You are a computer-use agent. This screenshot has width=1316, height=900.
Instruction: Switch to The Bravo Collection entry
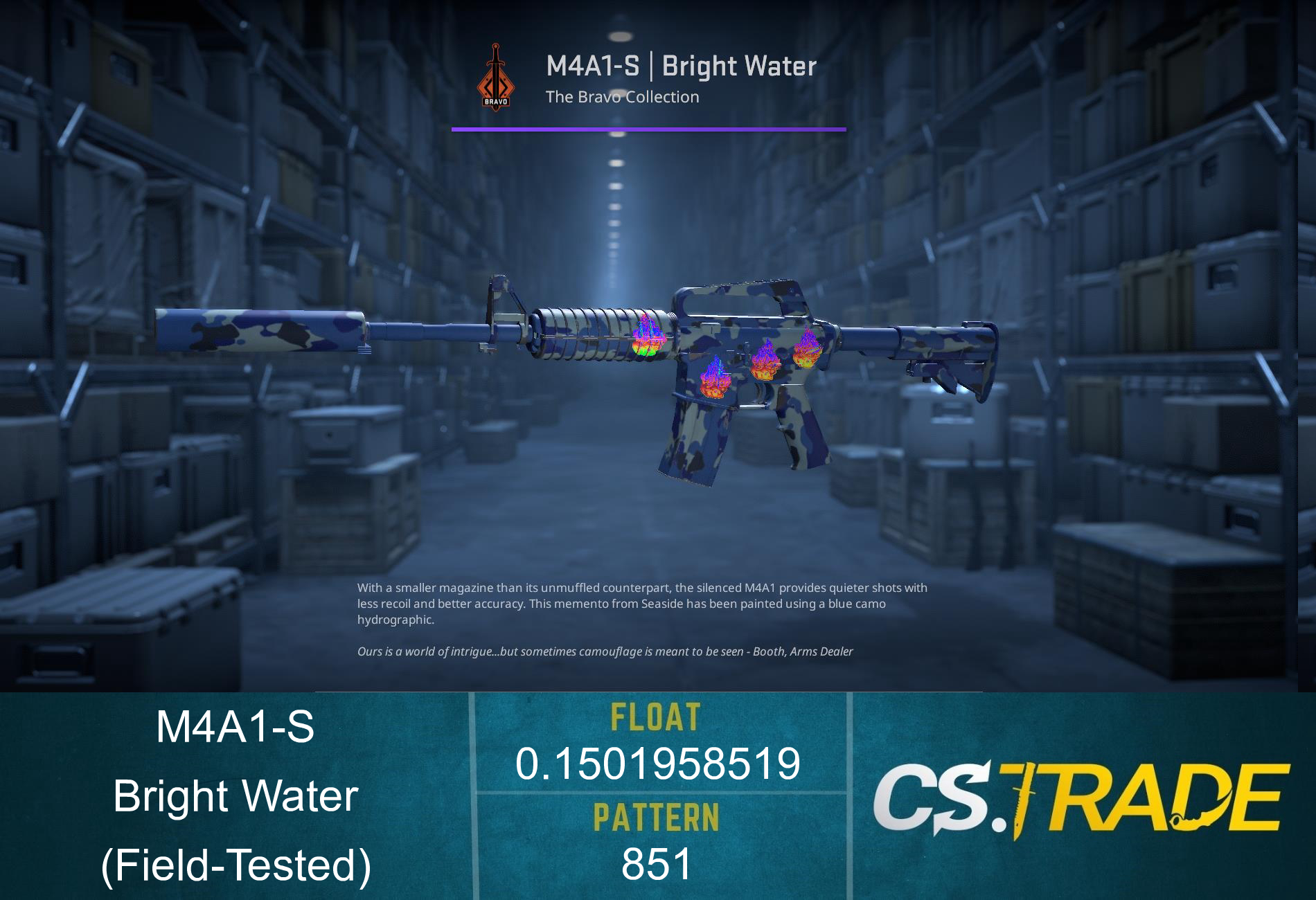(x=621, y=97)
